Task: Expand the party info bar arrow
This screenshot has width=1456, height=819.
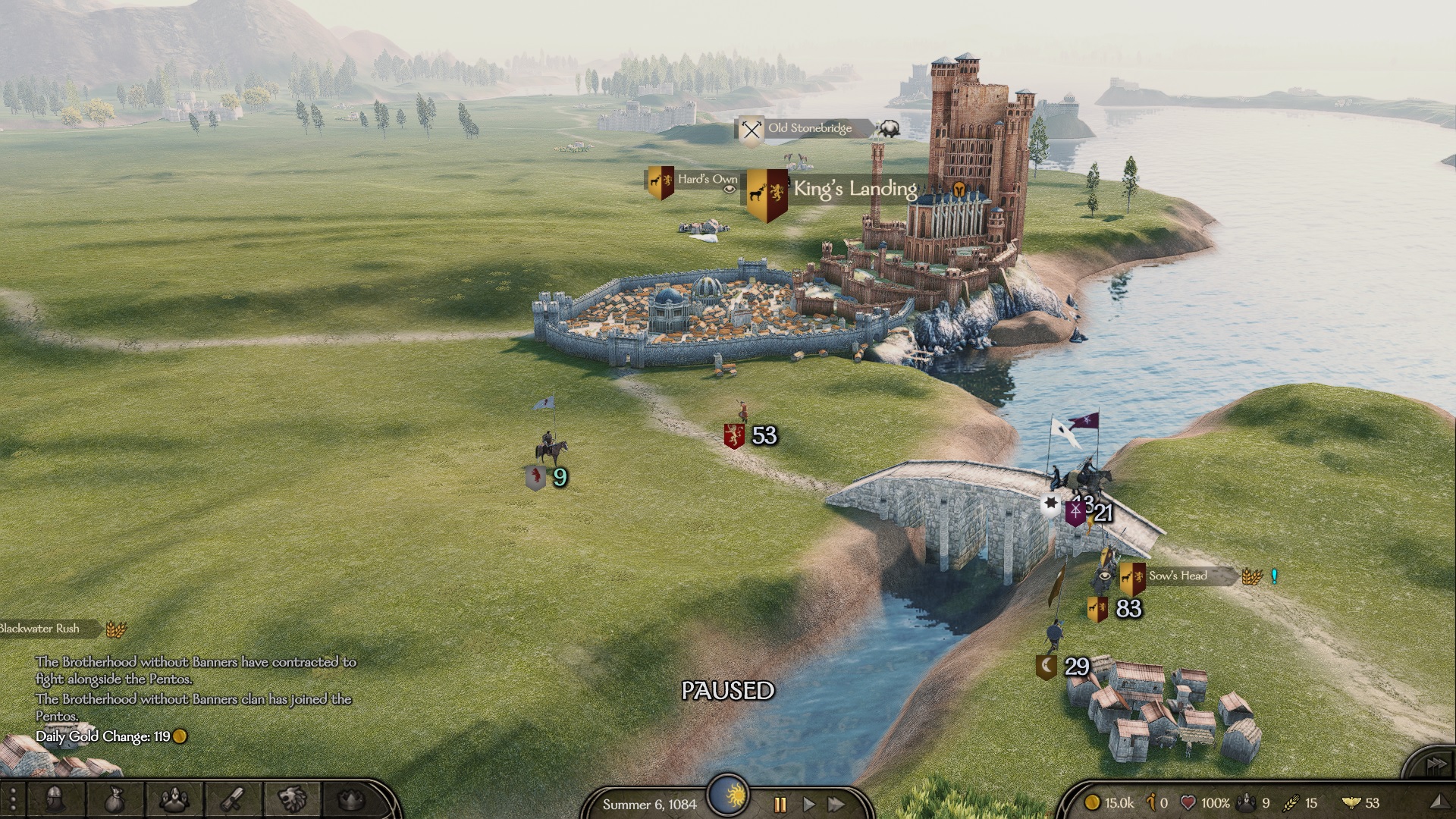Action: click(x=1439, y=802)
